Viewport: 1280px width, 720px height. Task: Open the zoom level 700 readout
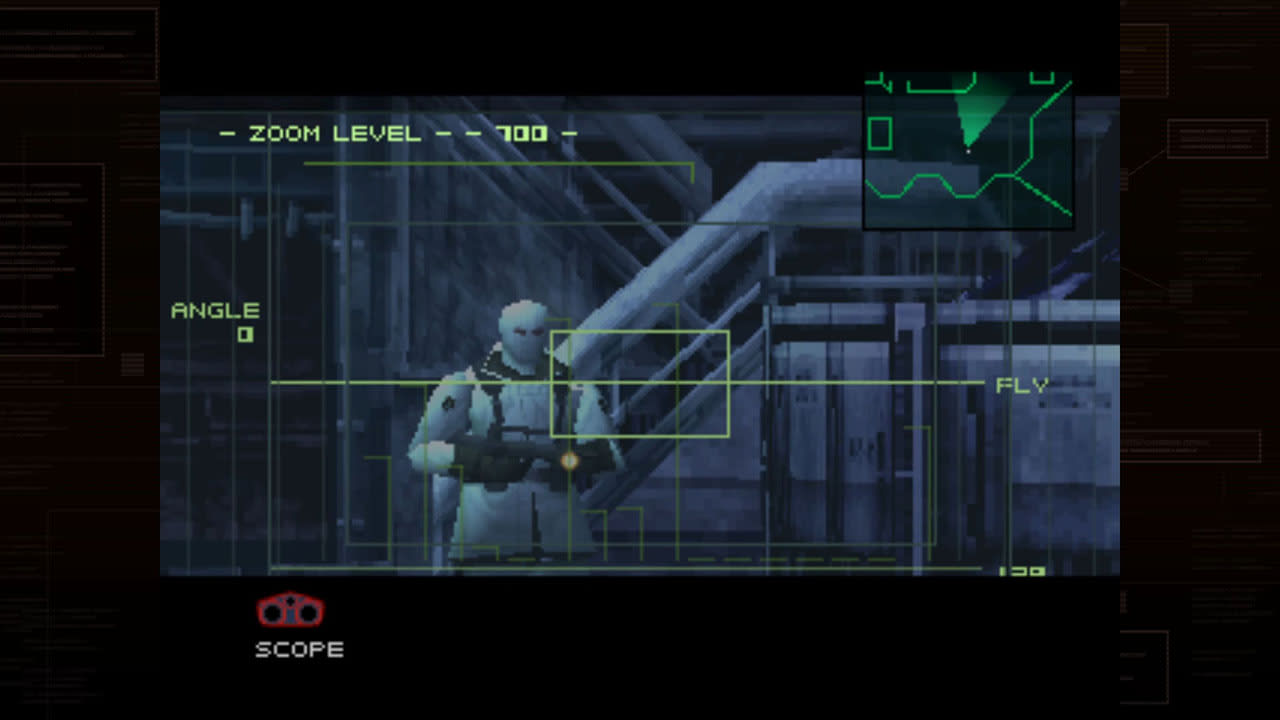(x=521, y=132)
